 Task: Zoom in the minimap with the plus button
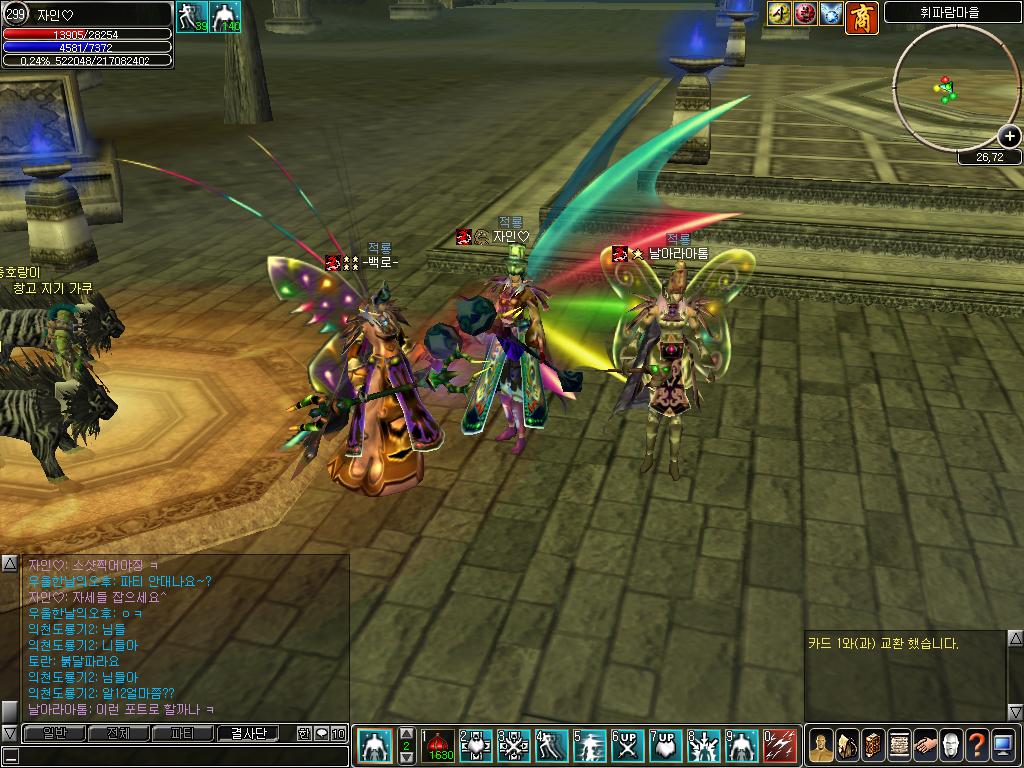pyautogui.click(x=1010, y=137)
